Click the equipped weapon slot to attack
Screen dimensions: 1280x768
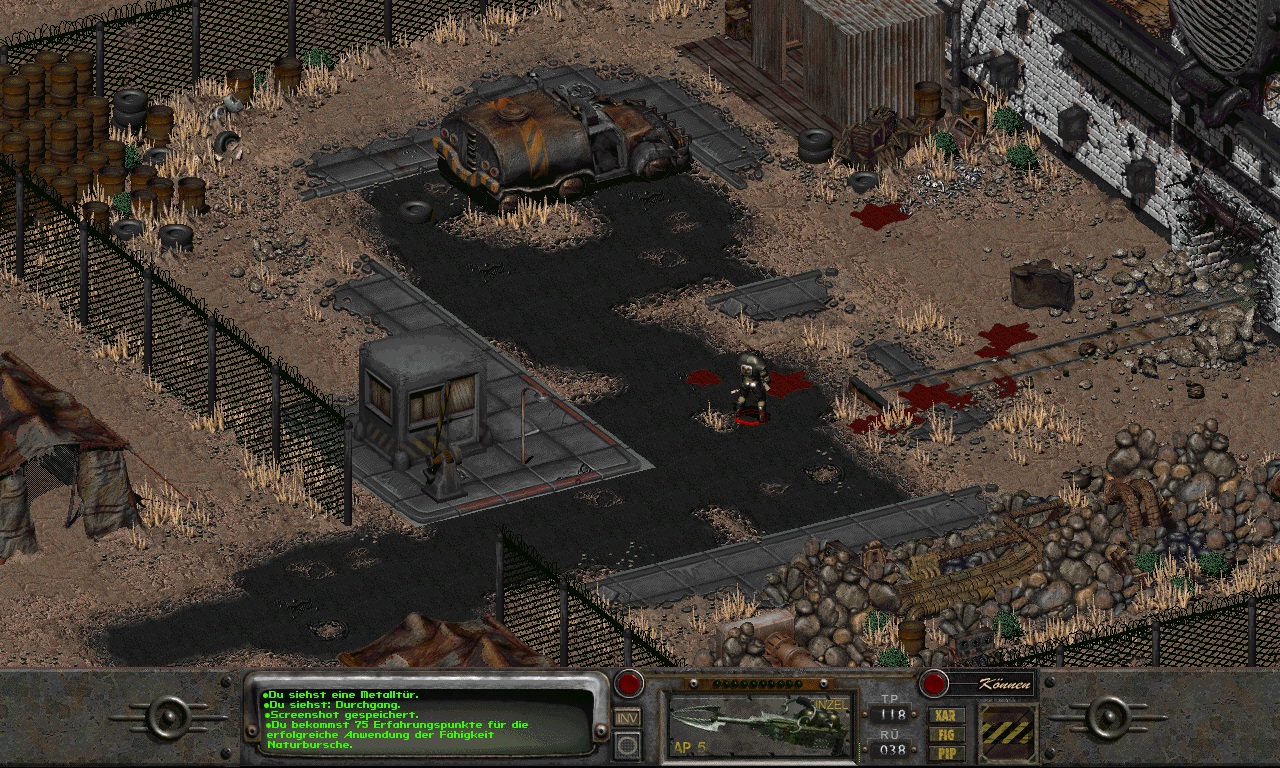762,722
